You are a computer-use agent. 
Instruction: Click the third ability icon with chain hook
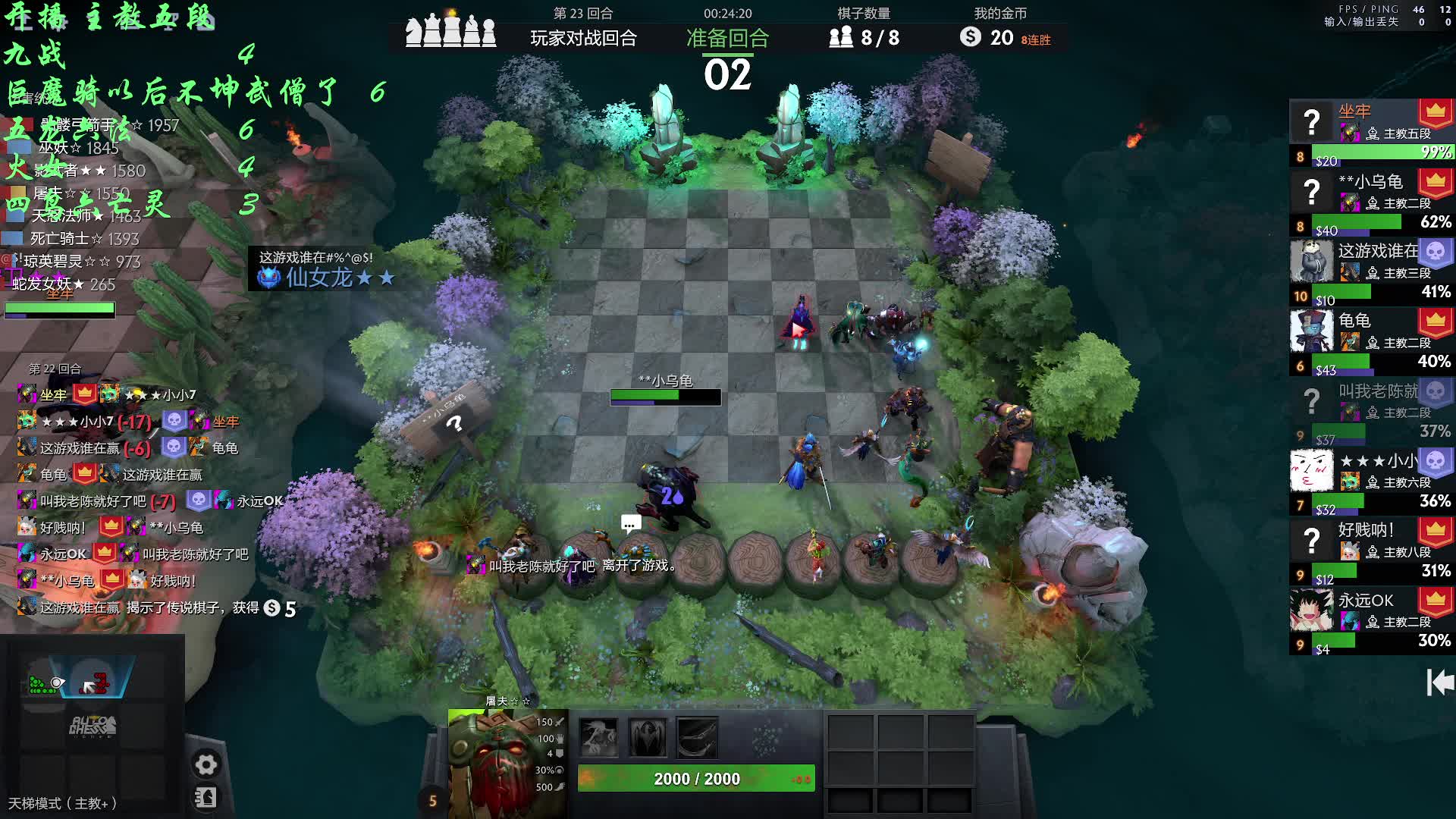point(697,737)
